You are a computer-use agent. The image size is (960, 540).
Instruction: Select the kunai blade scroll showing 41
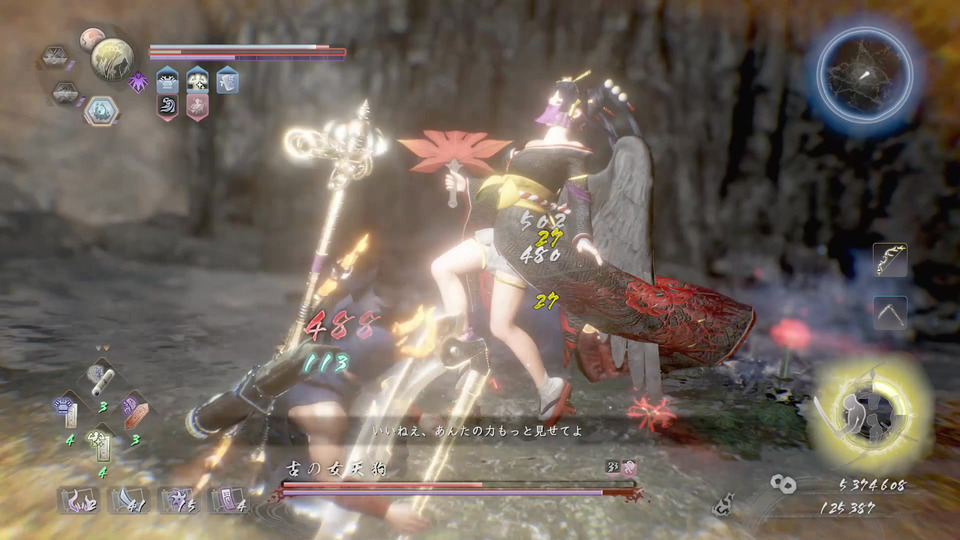[x=126, y=499]
